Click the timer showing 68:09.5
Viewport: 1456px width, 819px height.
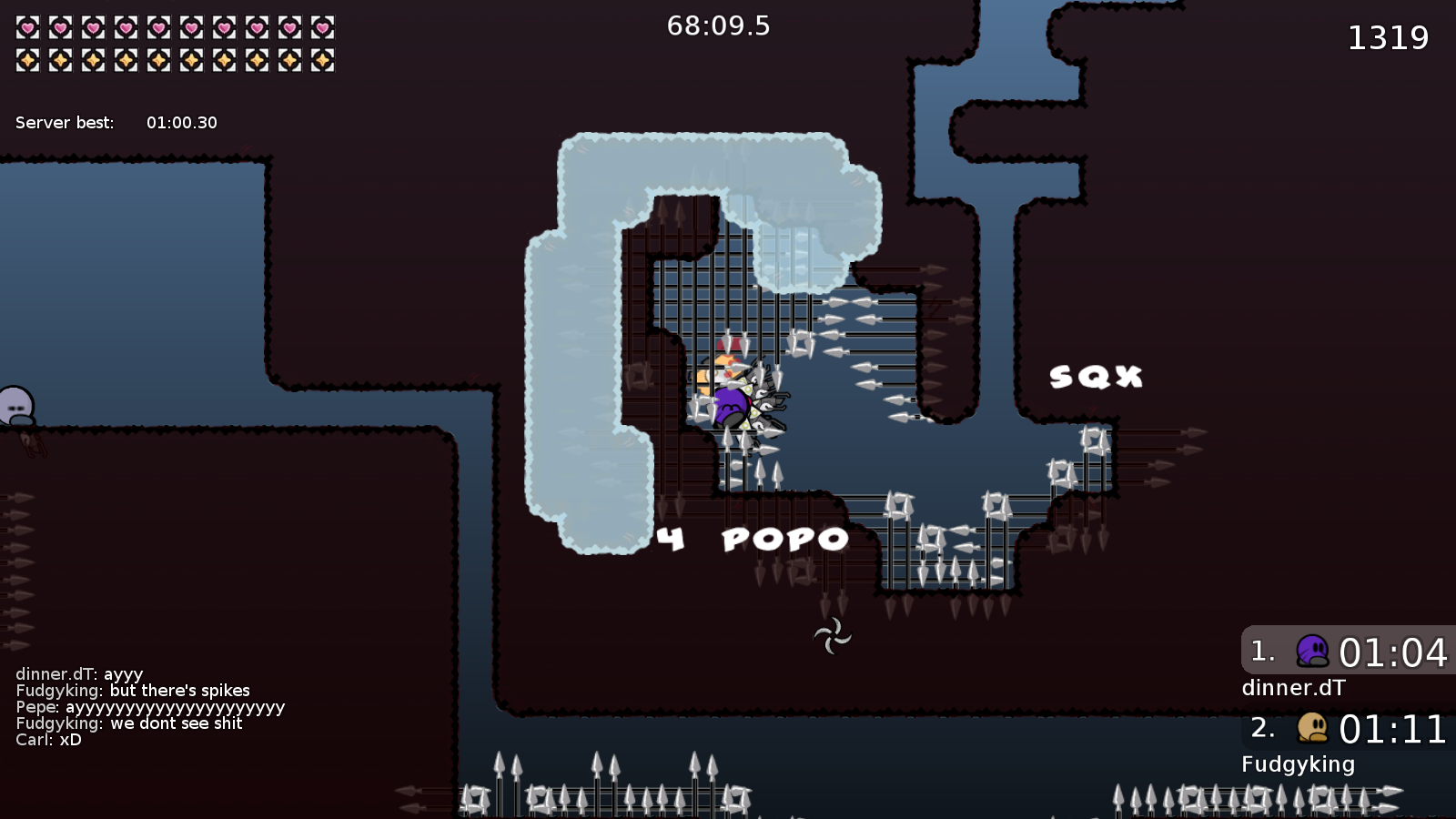(x=719, y=26)
